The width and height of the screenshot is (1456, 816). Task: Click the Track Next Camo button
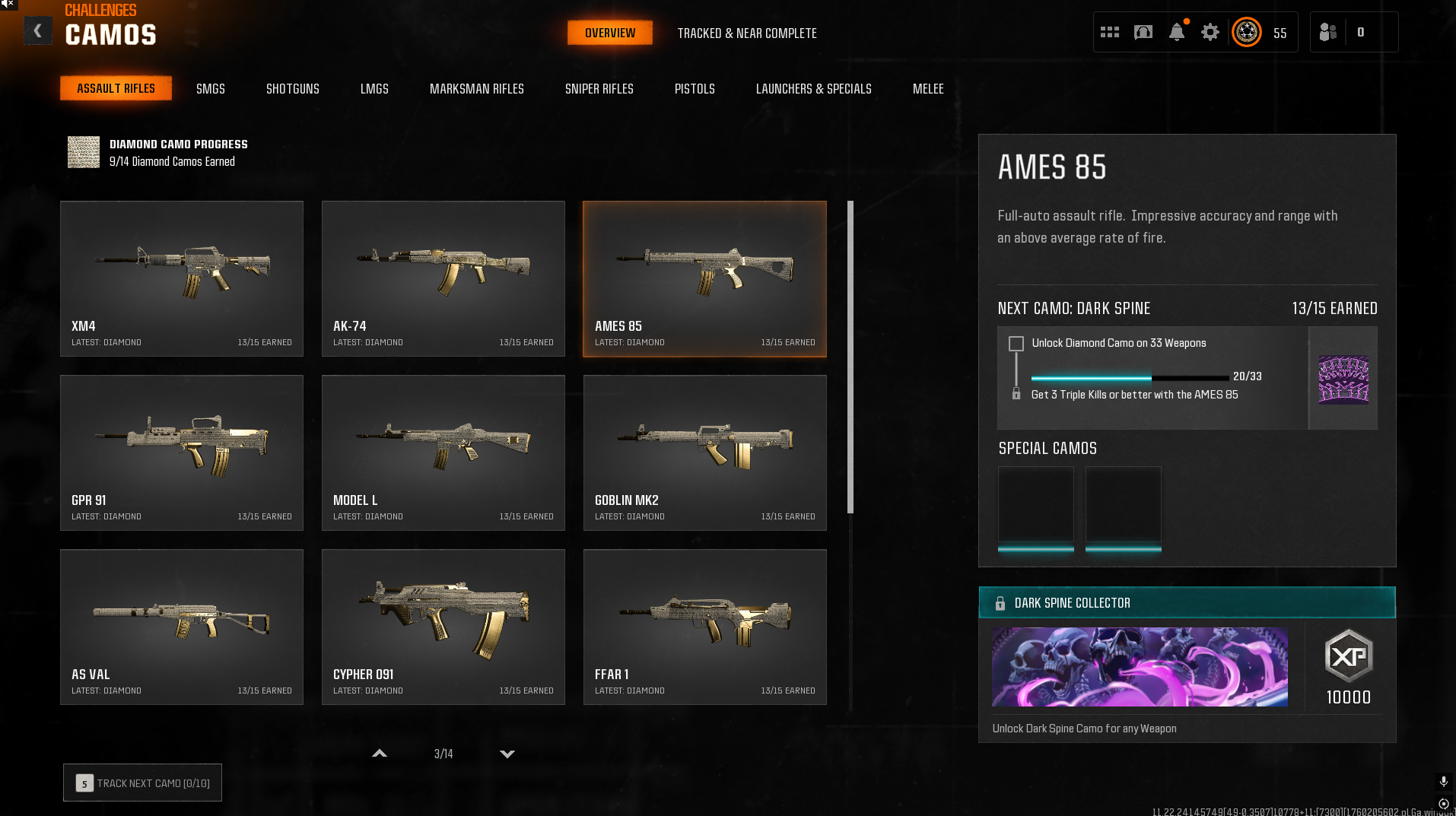pos(142,783)
